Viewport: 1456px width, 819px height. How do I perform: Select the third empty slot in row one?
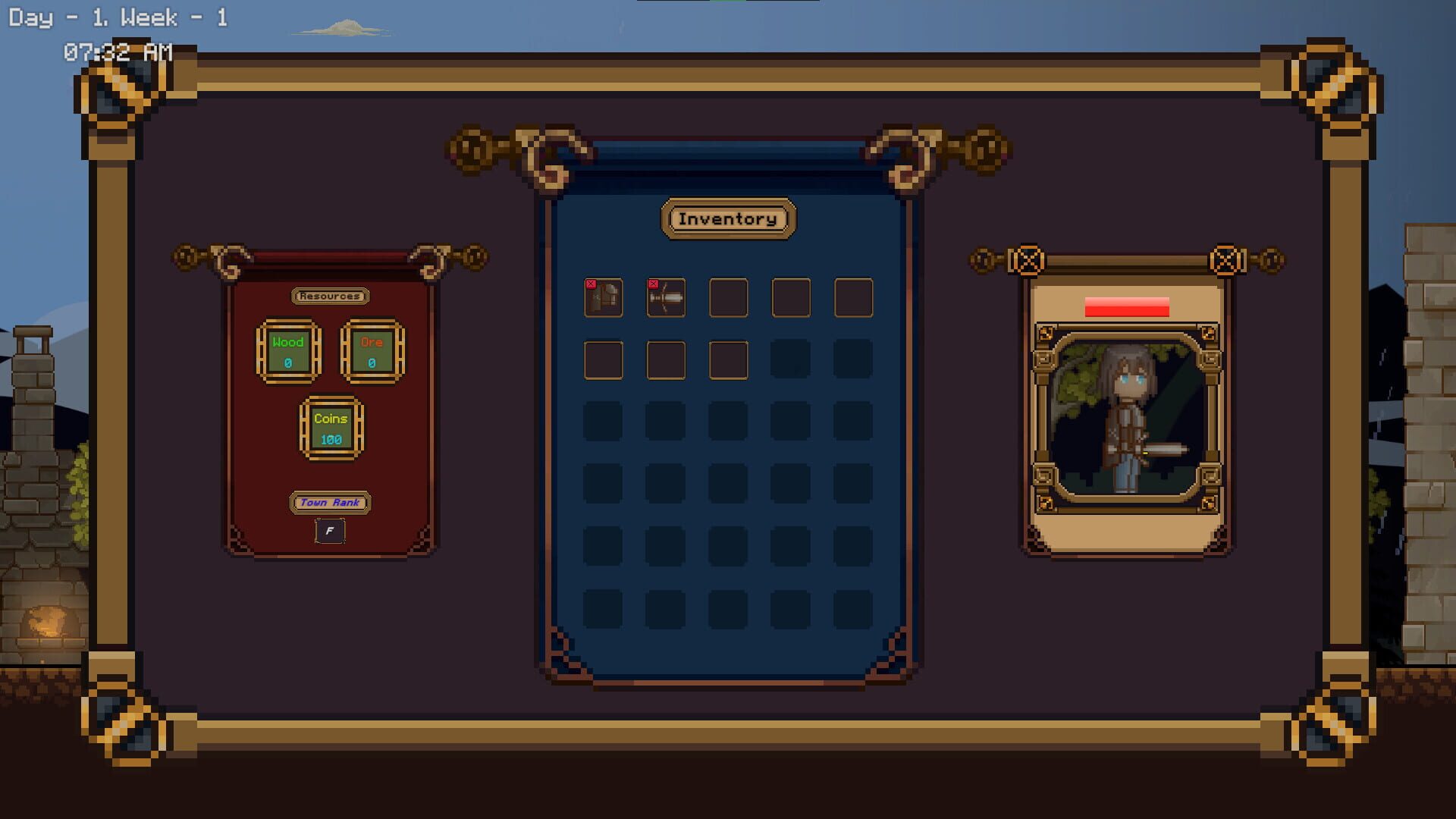[728, 298]
